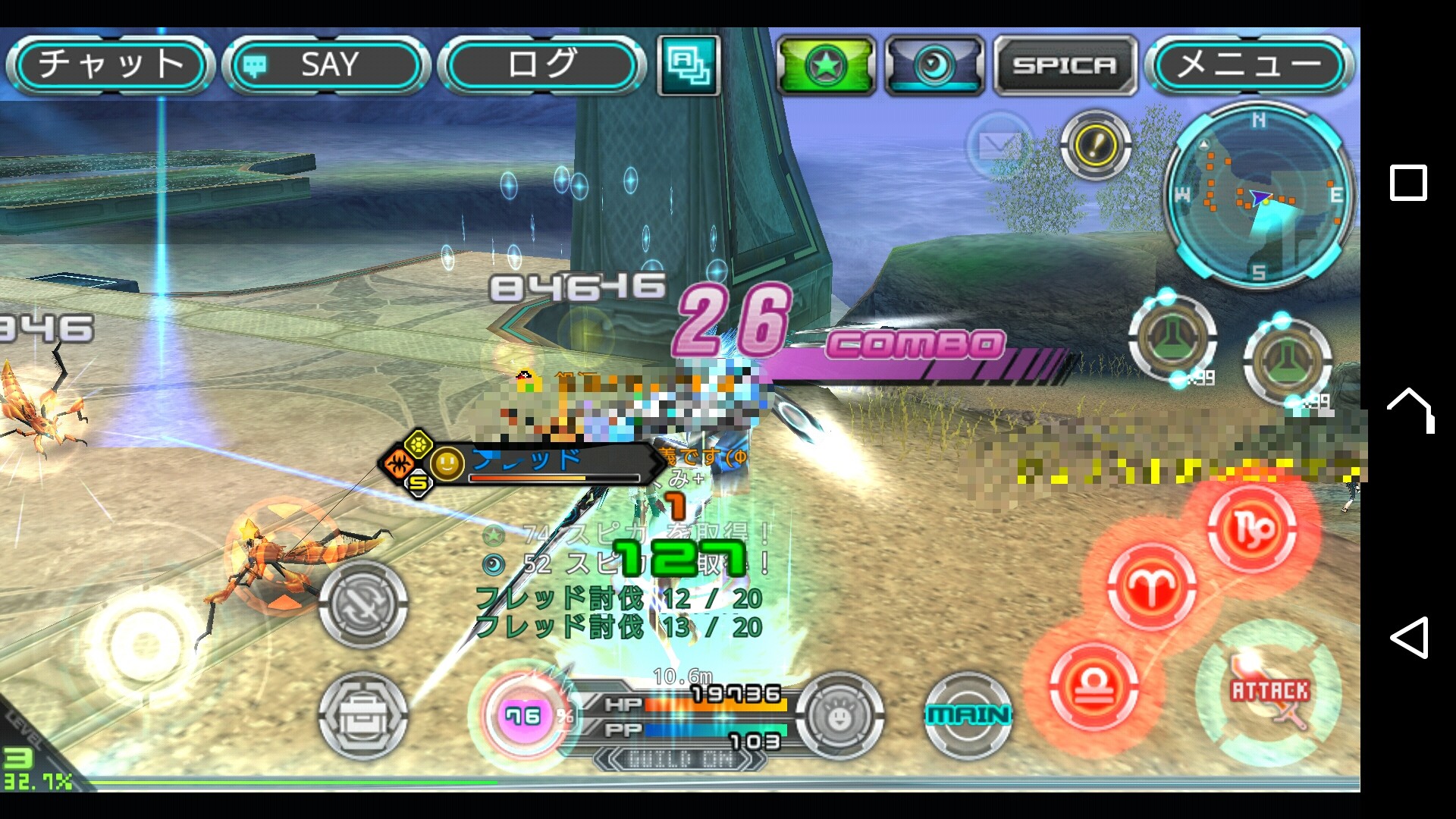Click the overlapping windows icon button
This screenshot has width=1456, height=819.
(688, 65)
